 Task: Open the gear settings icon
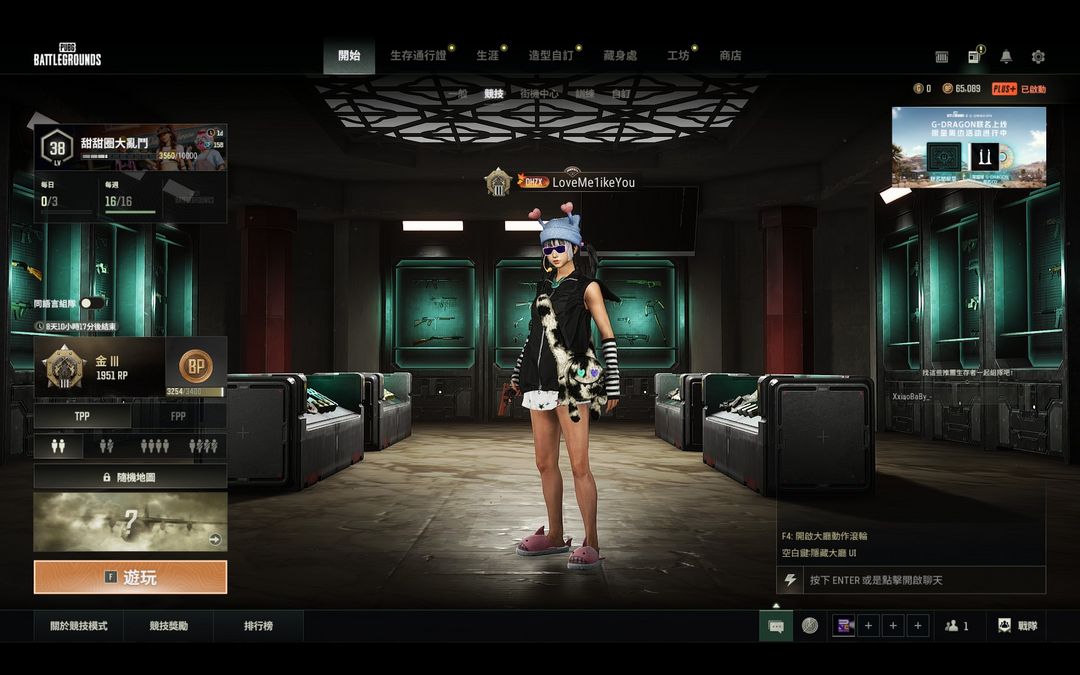coord(1038,57)
